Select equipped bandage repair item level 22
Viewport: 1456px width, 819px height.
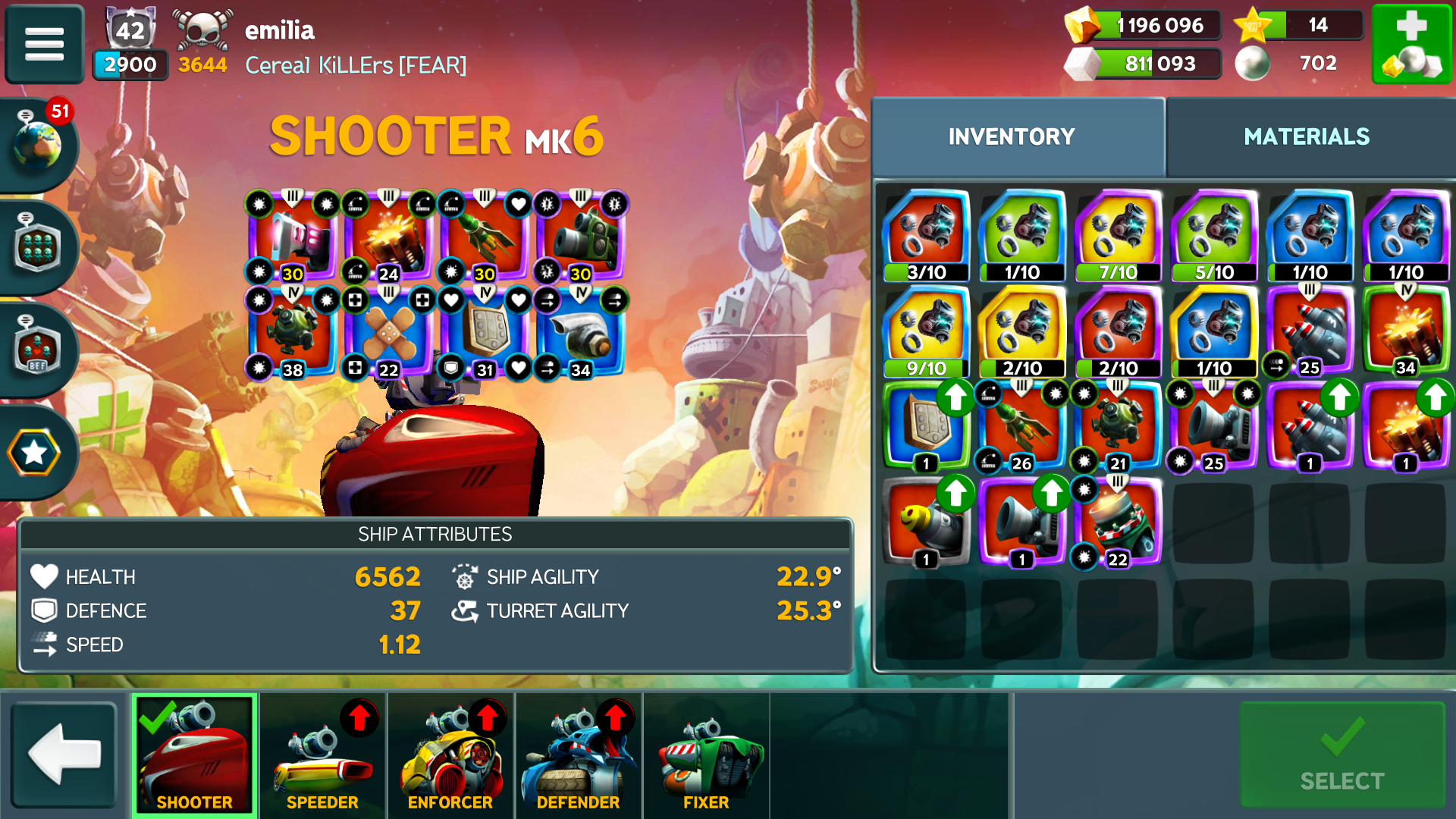click(388, 334)
